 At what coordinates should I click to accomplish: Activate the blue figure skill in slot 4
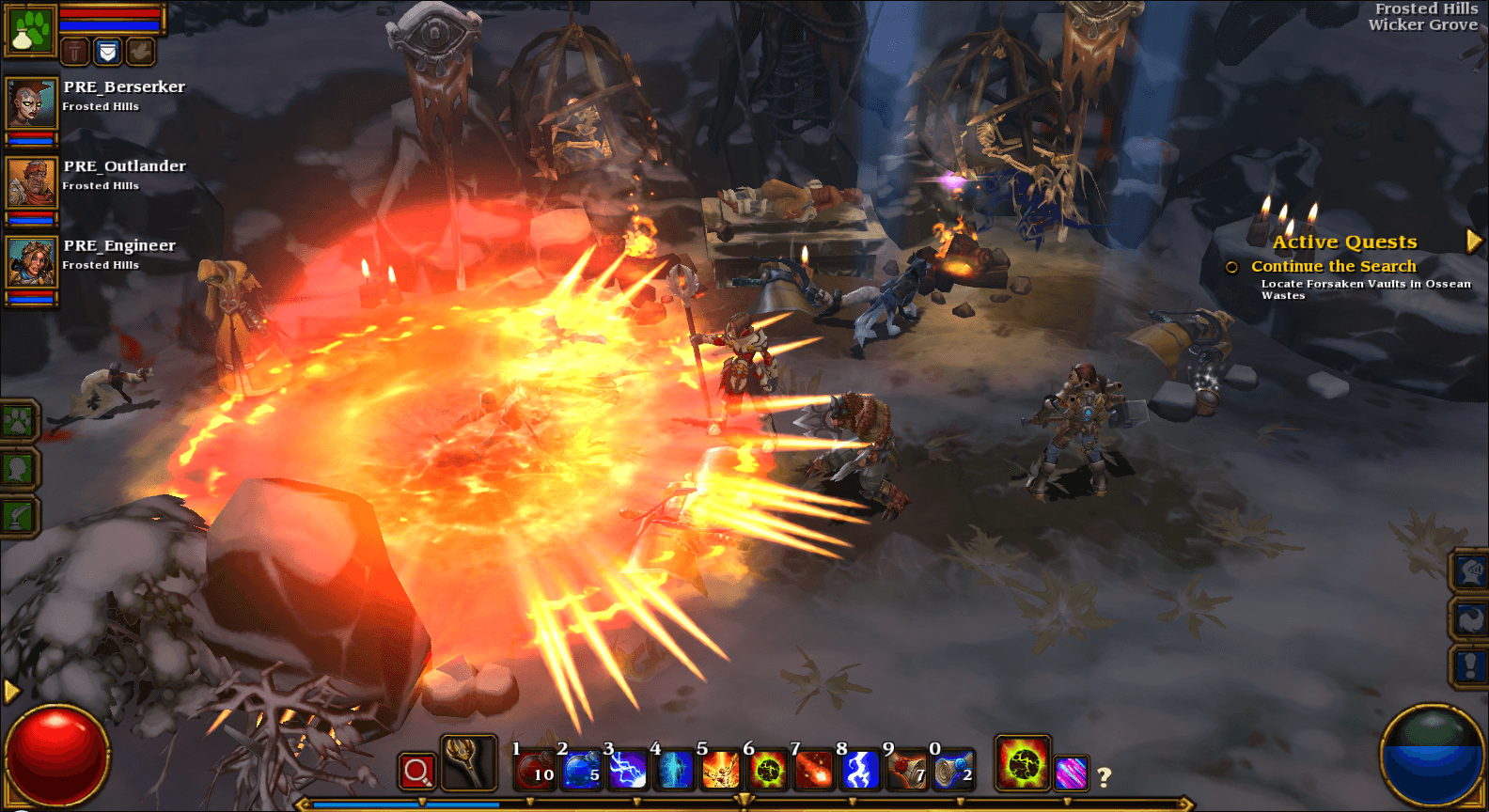point(674,771)
